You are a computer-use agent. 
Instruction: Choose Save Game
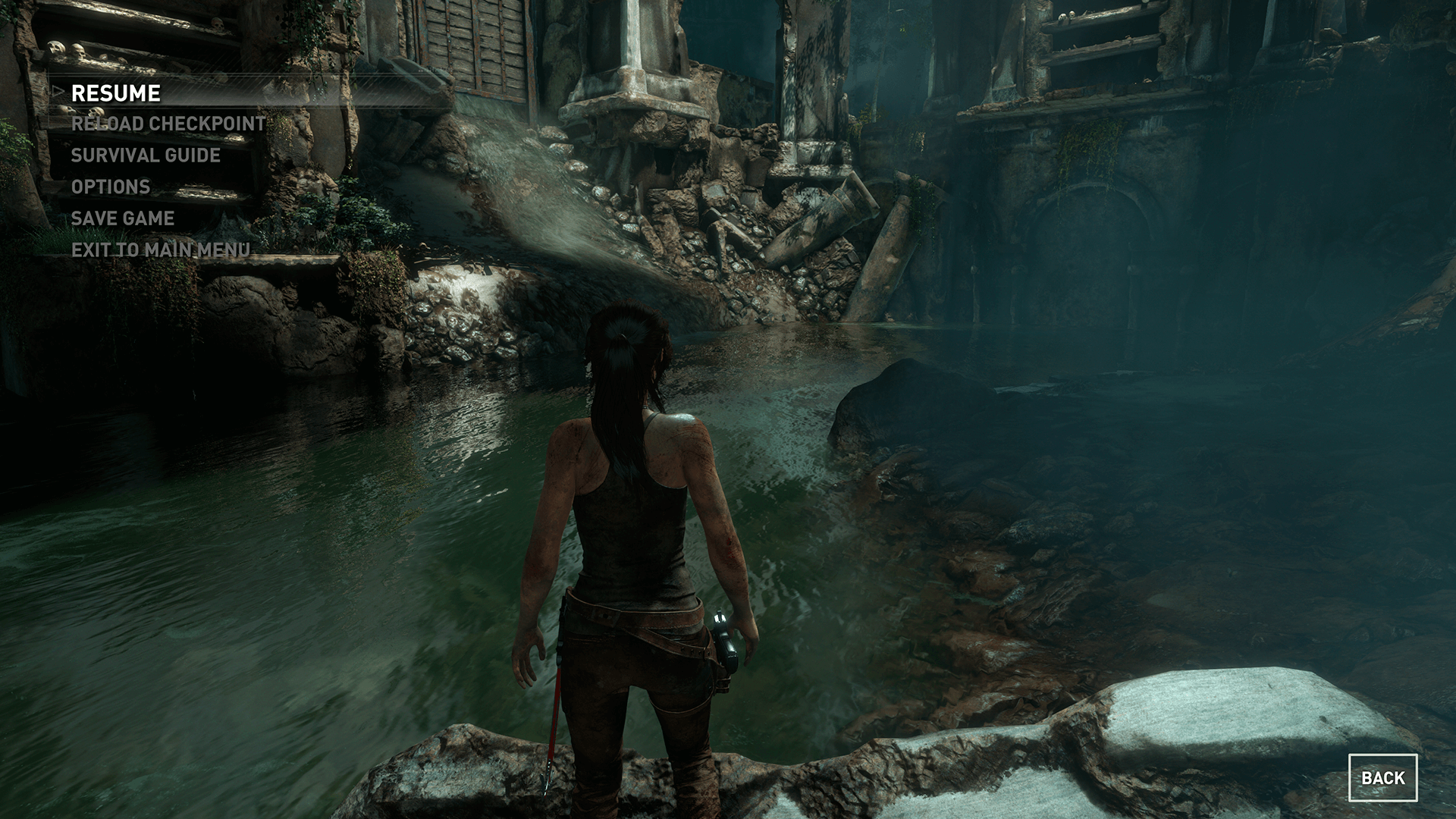tap(123, 218)
